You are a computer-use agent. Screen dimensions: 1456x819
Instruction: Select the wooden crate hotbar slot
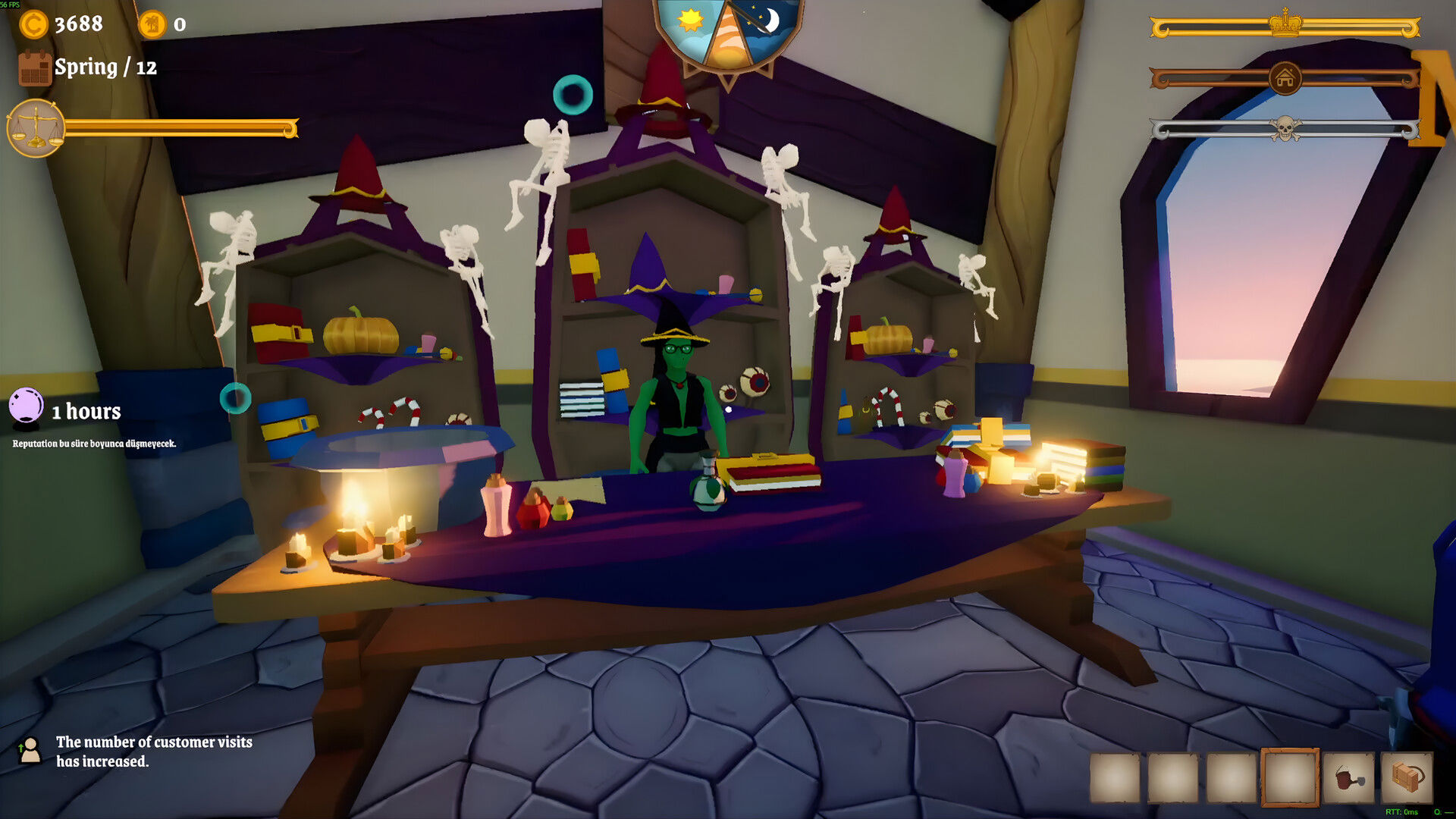pyautogui.click(x=1407, y=777)
